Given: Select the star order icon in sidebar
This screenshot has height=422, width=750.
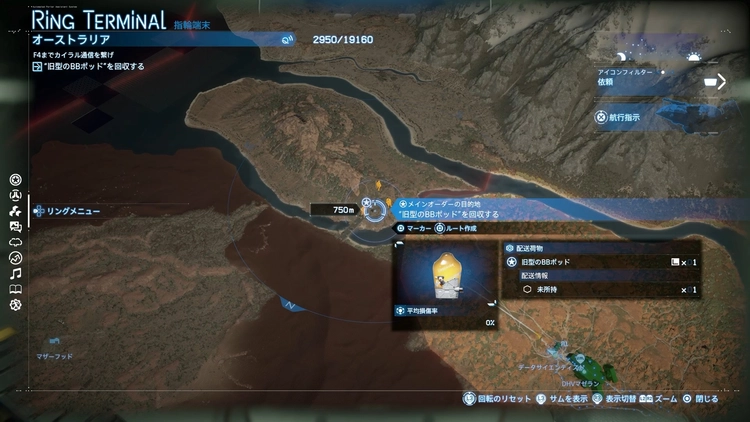Looking at the screenshot, I should (15, 180).
